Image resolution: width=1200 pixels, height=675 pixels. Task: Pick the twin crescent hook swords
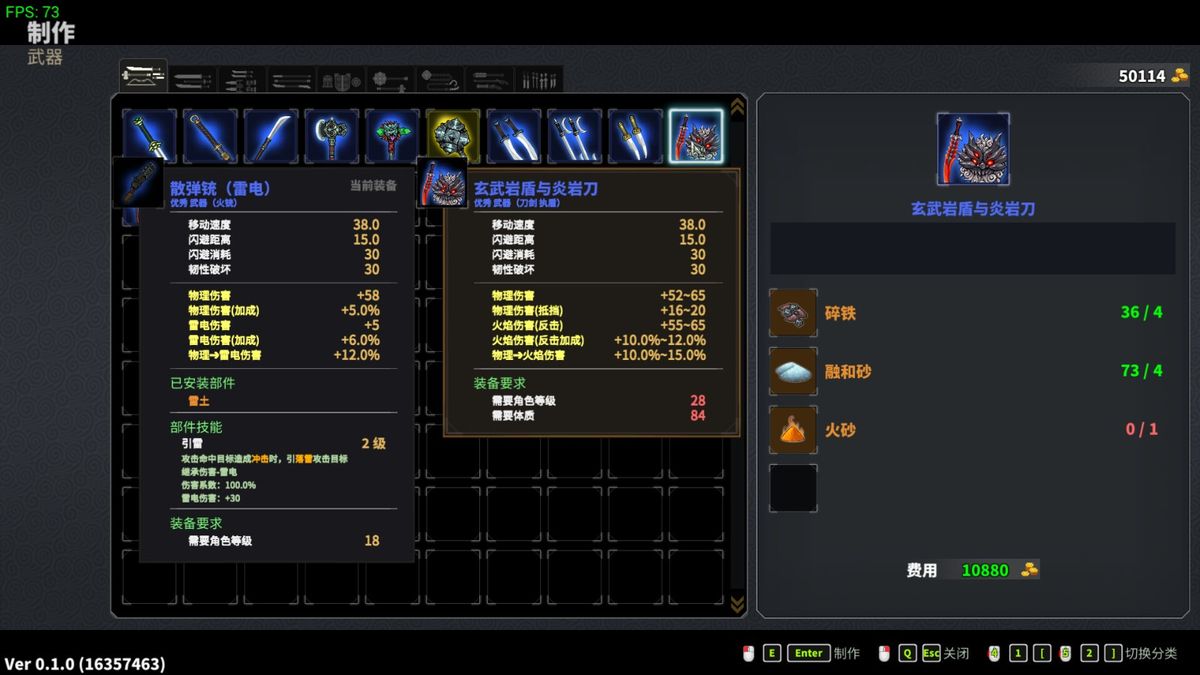click(574, 135)
